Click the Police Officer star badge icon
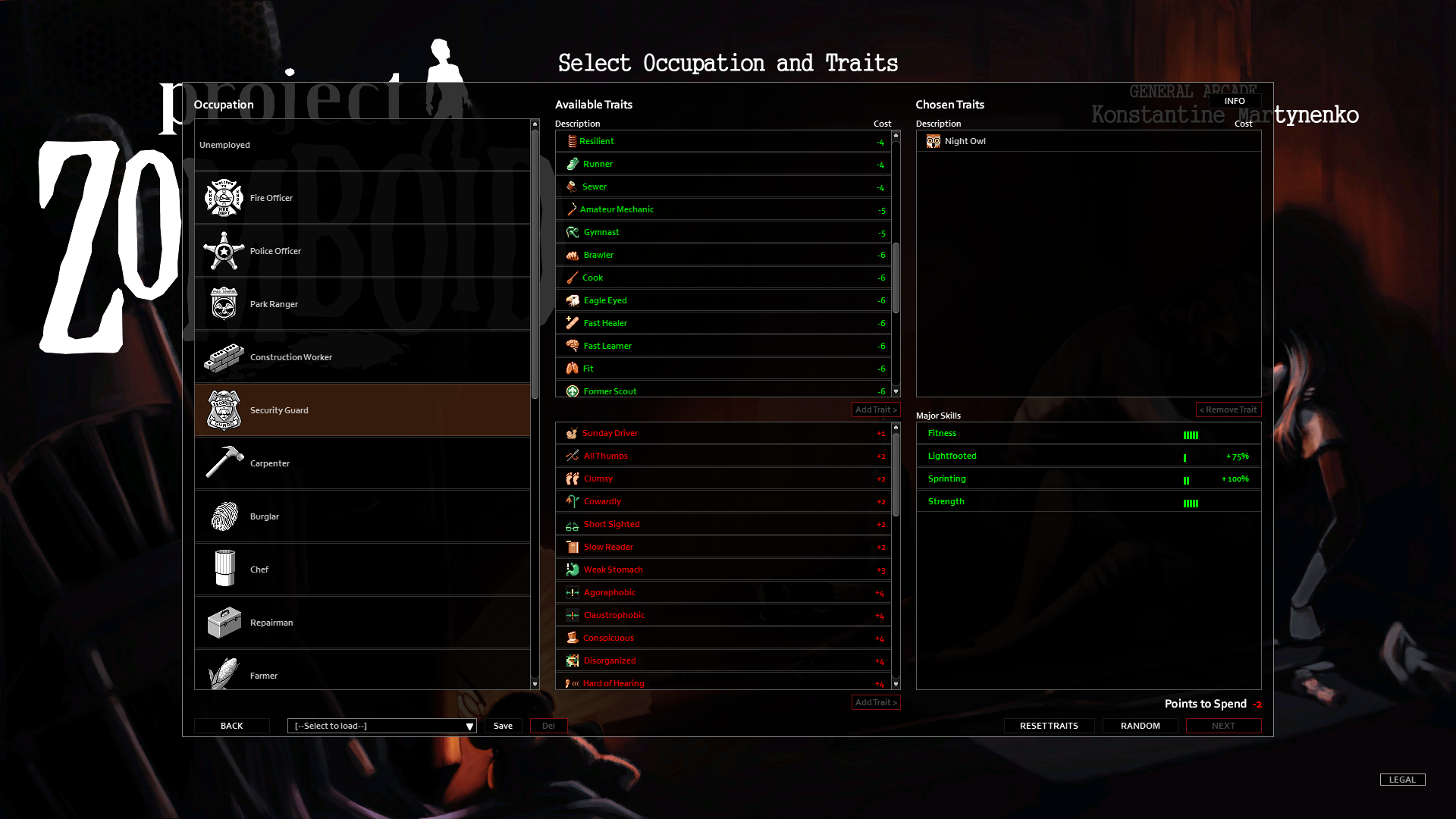The width and height of the screenshot is (1456, 819). pyautogui.click(x=224, y=251)
